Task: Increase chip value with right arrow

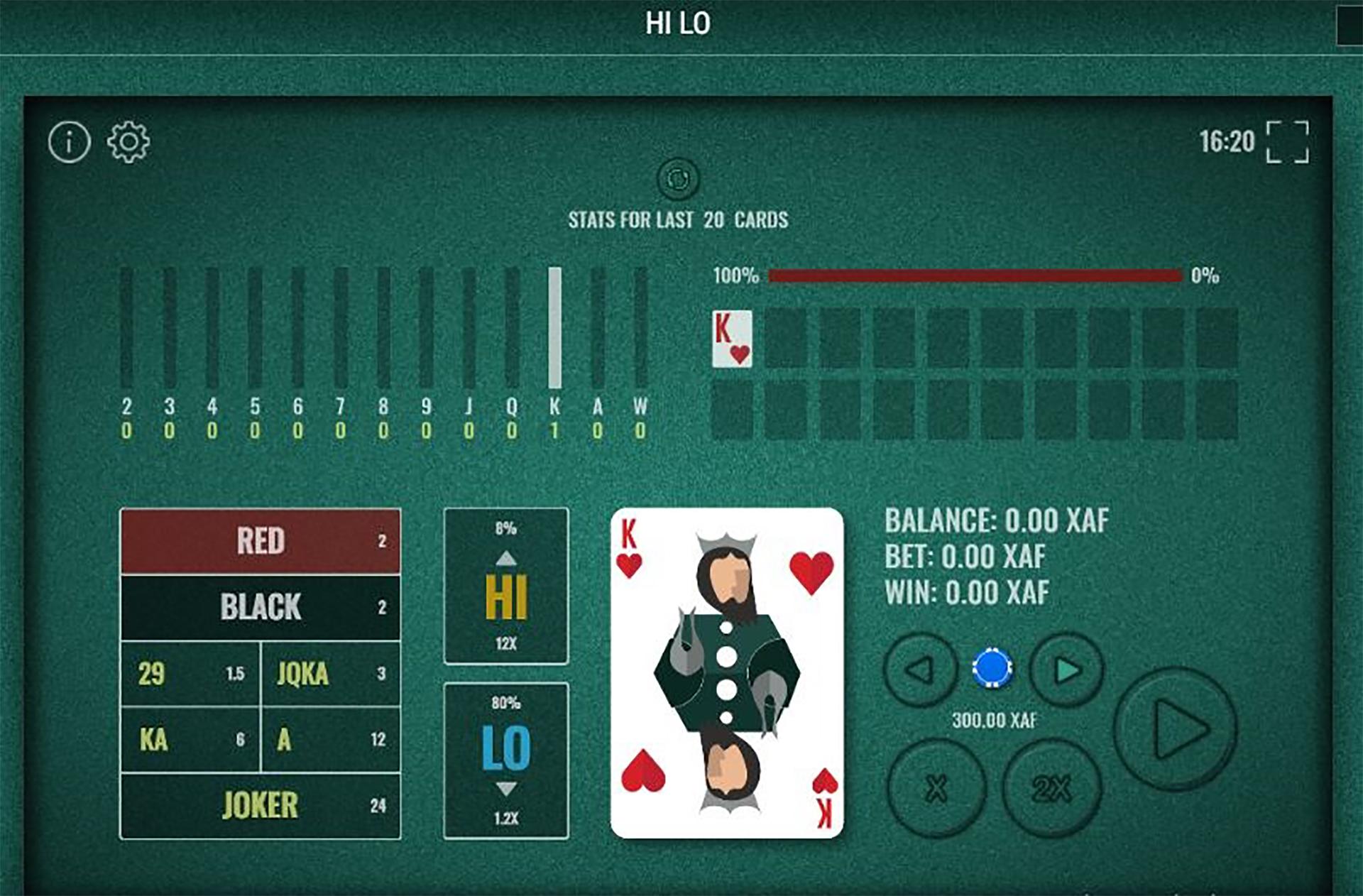Action: 1067,670
